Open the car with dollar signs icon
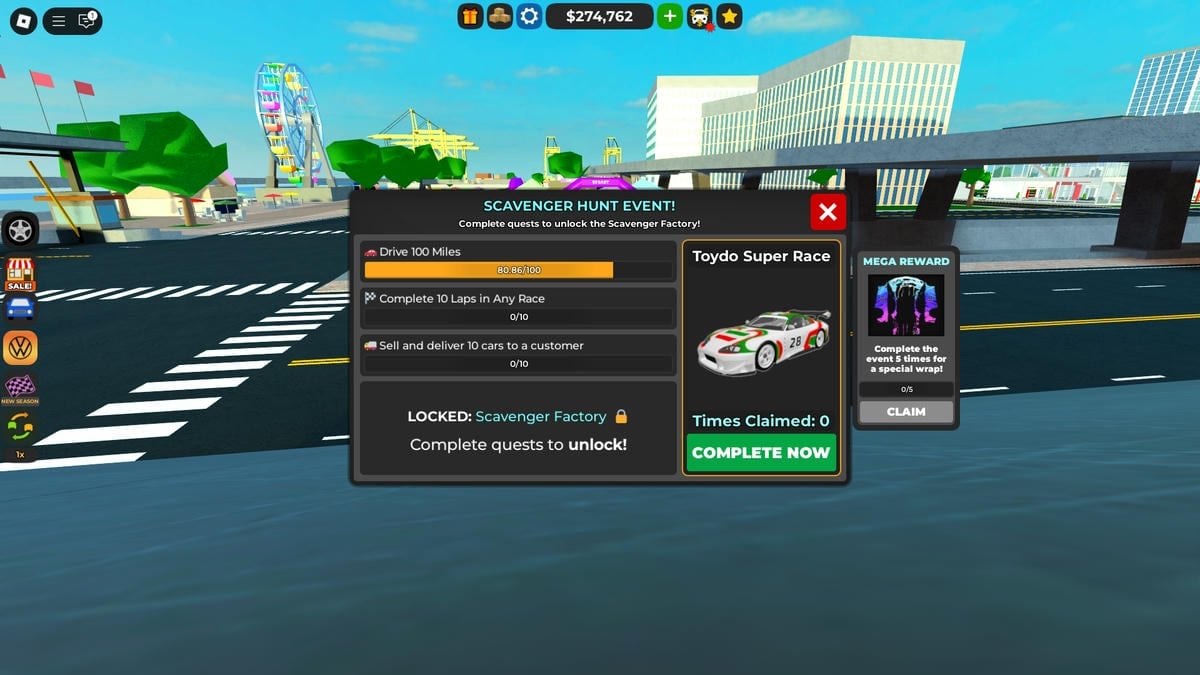Screen dimensions: 1200x675 (700, 16)
